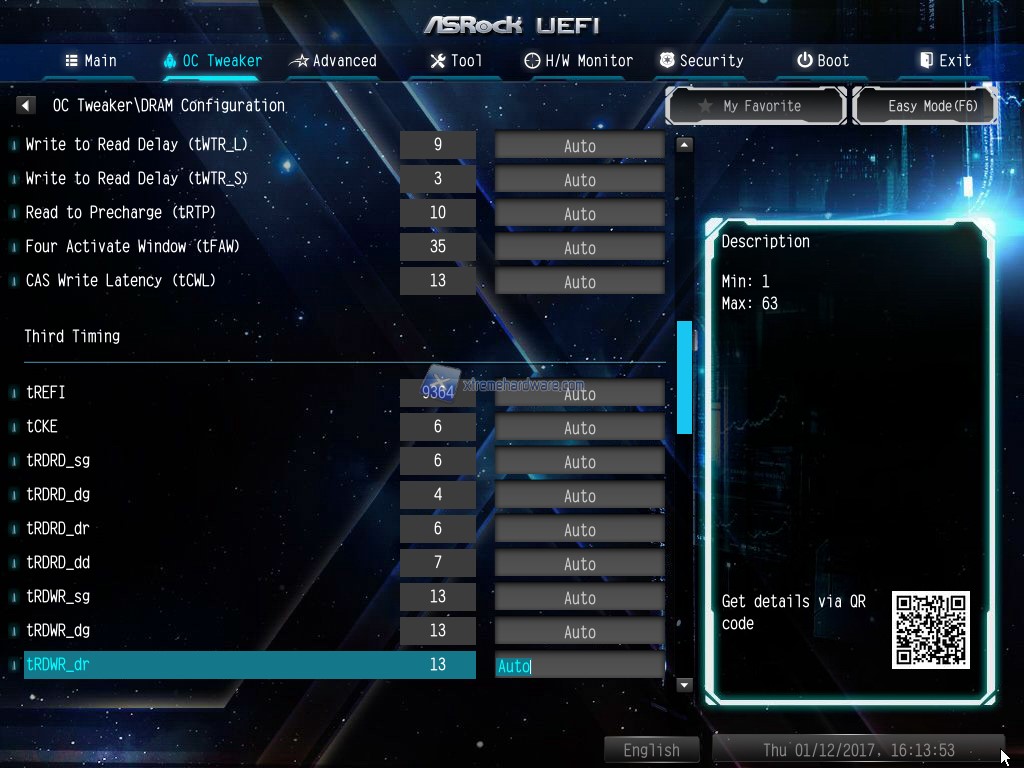Edit the CAS Write Latency Auto field

coord(579,282)
